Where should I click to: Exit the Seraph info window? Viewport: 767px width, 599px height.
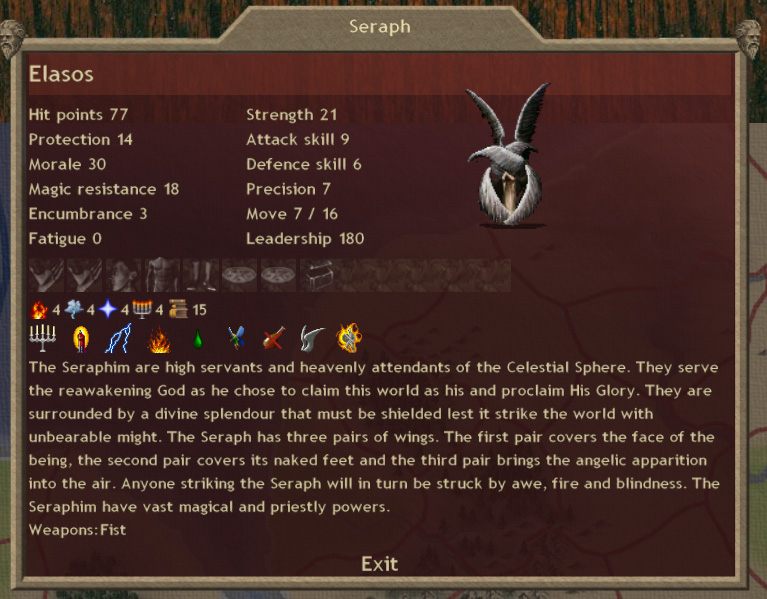point(379,564)
